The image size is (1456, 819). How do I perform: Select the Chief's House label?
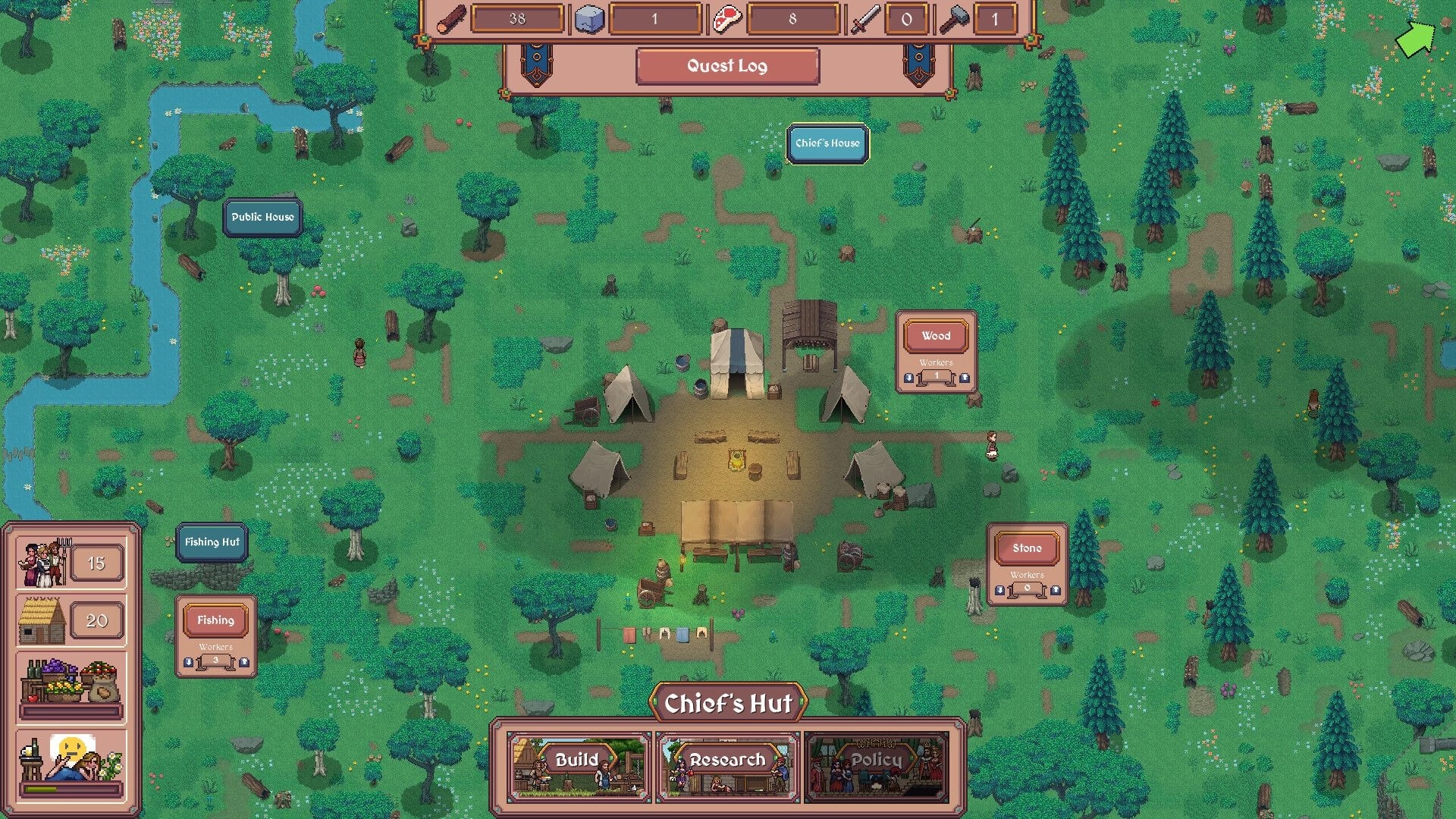(827, 142)
